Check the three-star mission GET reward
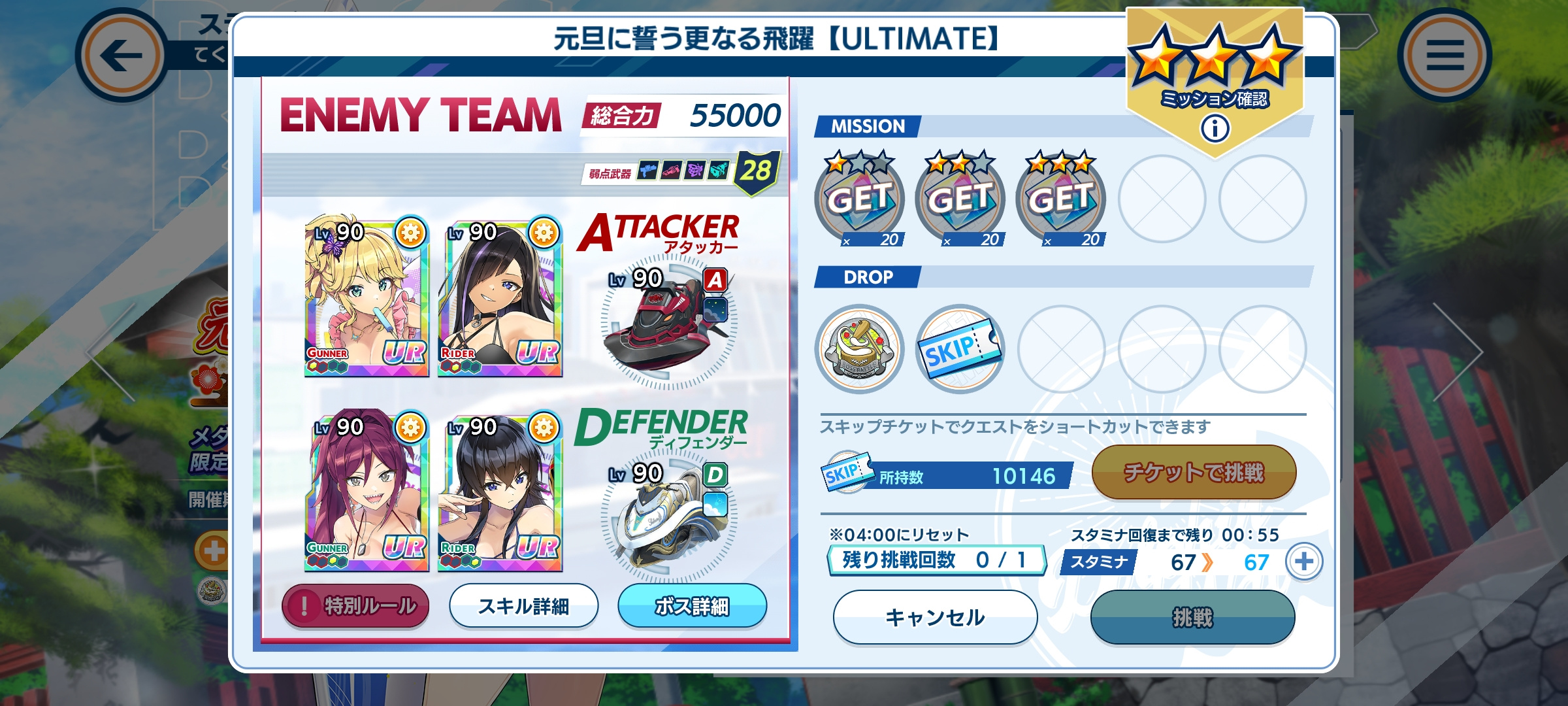Viewport: 1568px width, 706px height. (x=1060, y=199)
